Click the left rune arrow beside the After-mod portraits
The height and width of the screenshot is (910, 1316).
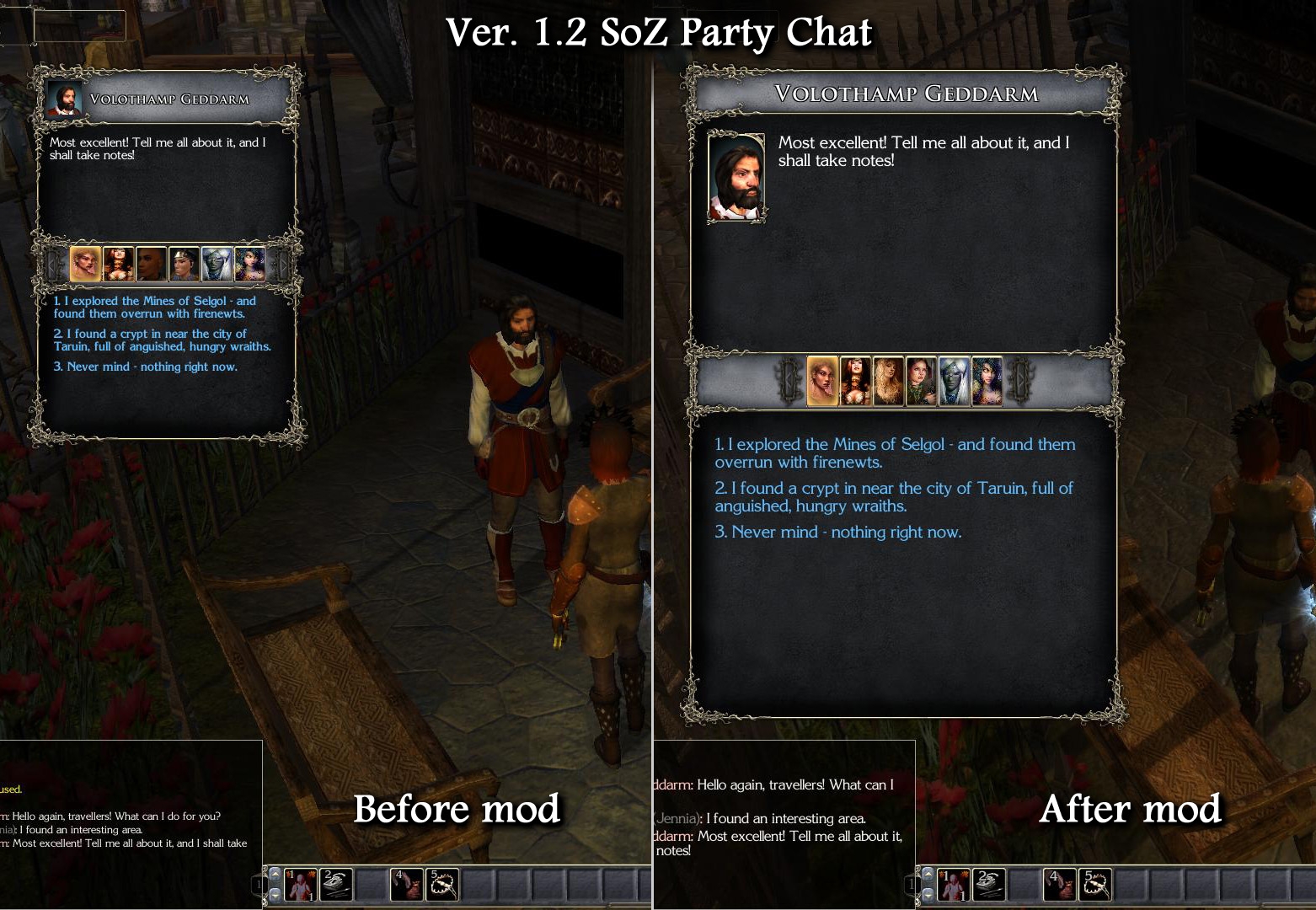(x=790, y=382)
